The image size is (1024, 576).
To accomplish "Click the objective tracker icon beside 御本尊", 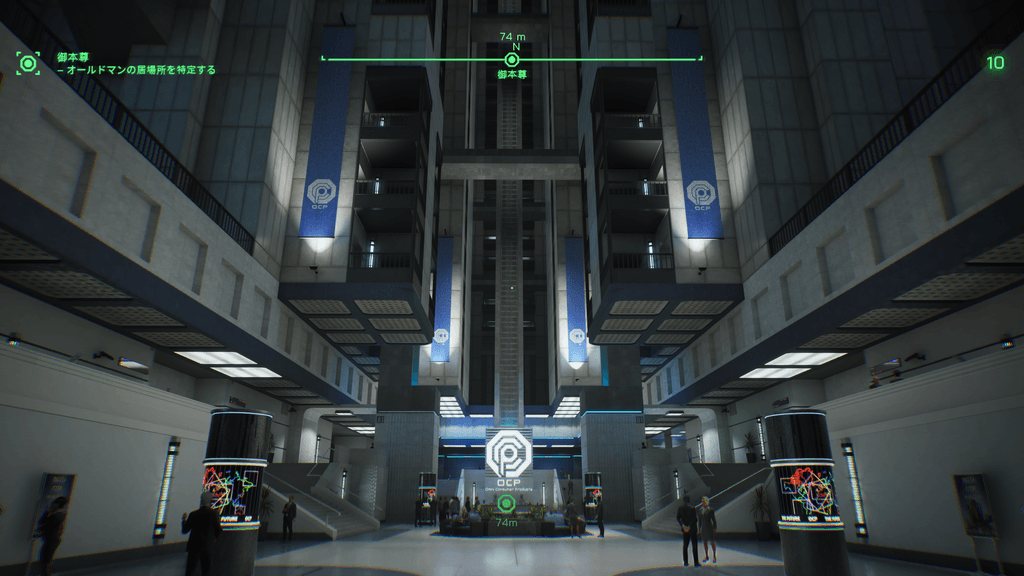I will point(28,64).
